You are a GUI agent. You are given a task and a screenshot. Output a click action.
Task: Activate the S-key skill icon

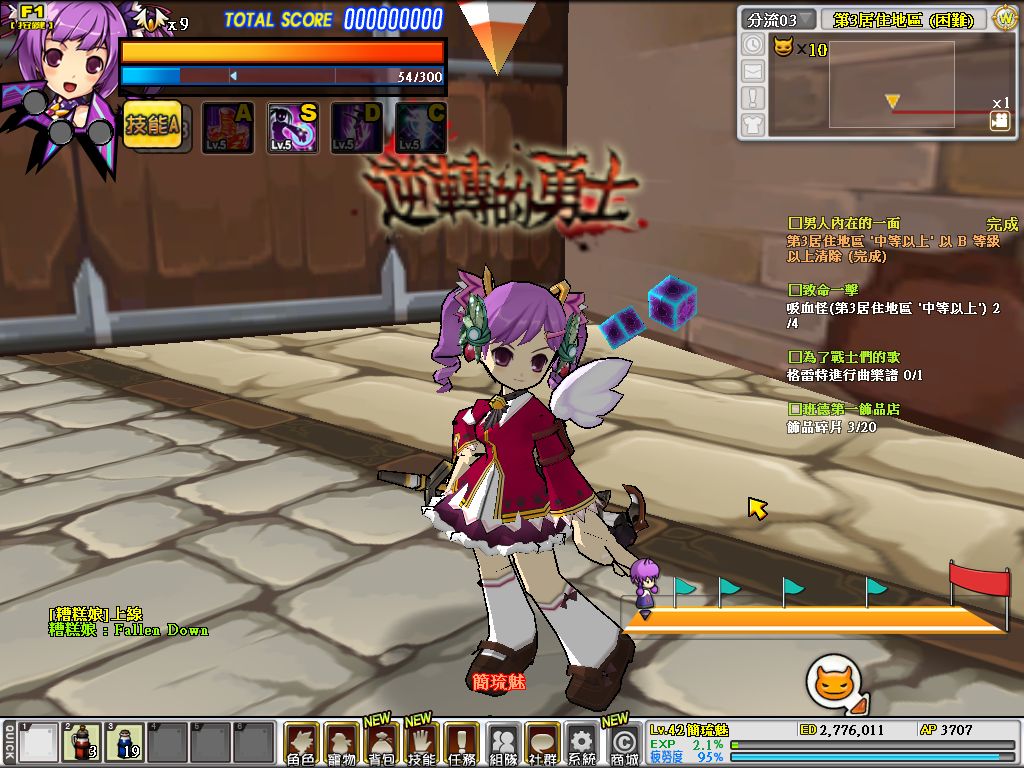point(293,128)
